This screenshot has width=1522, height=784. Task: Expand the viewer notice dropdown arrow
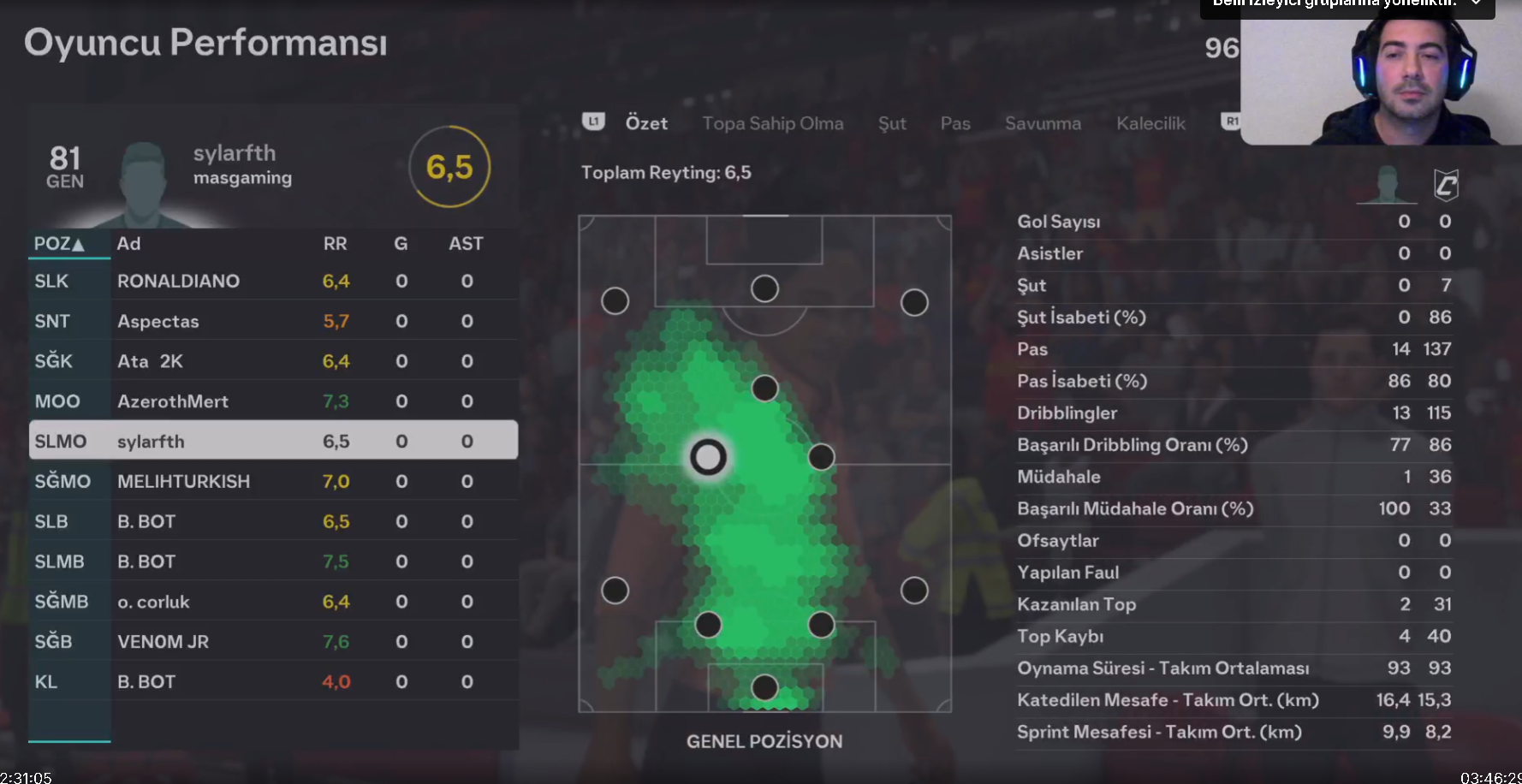coord(1476,3)
